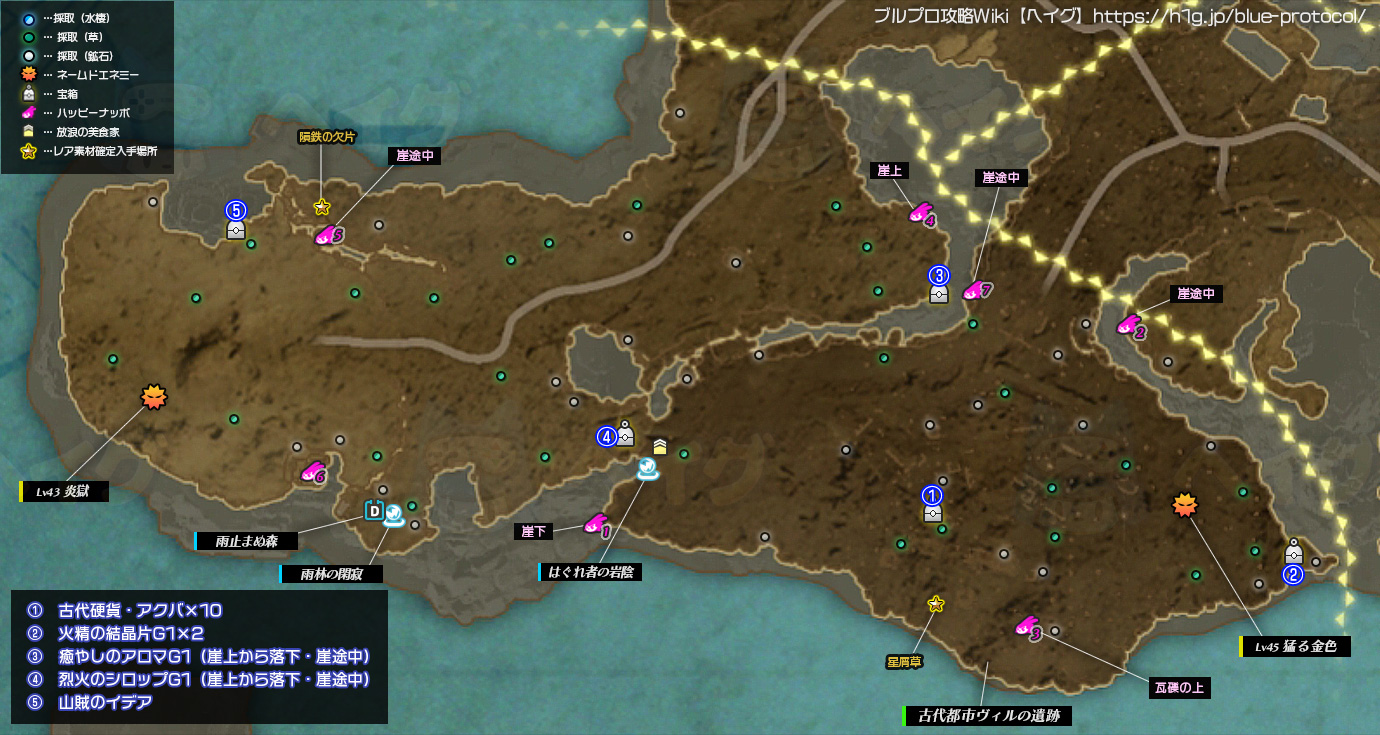This screenshot has height=735, width=1380.
Task: Select treasure chest marker number 2
Action: tap(1293, 552)
